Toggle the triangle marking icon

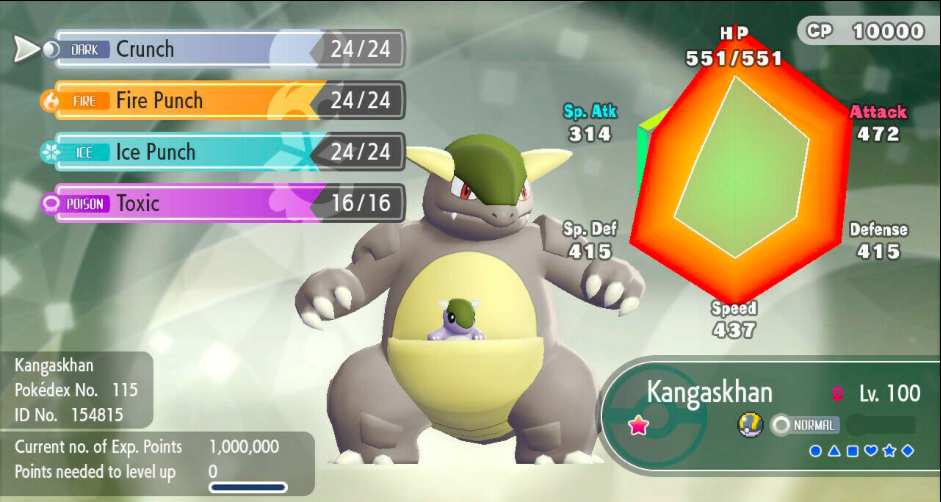[834, 452]
